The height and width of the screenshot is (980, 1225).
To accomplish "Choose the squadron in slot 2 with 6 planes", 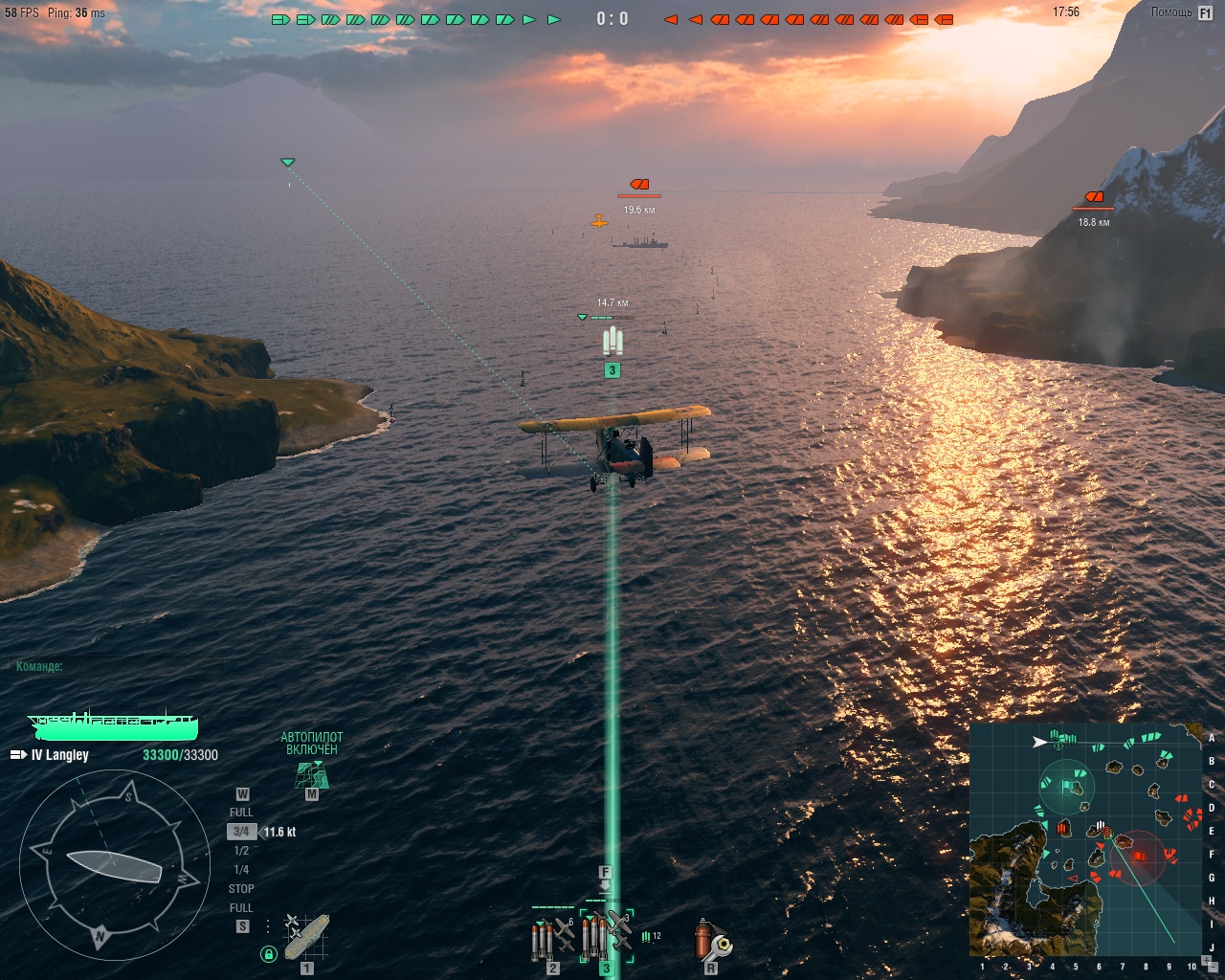I will 553,938.
